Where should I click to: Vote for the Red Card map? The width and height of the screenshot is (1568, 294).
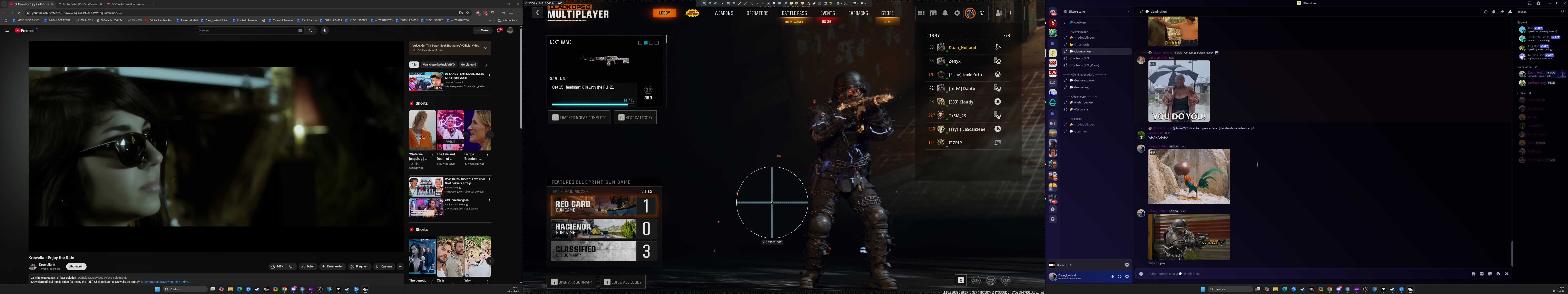604,206
